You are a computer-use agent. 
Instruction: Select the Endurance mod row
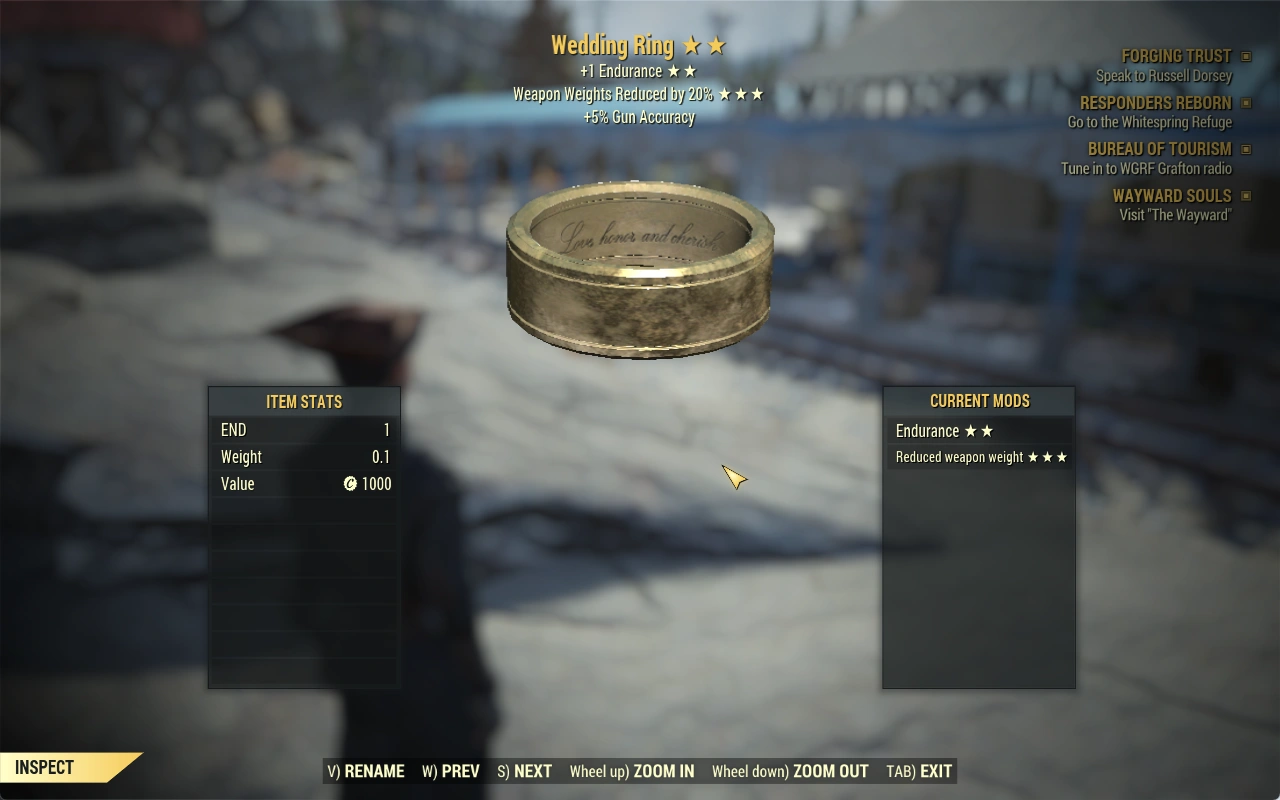point(978,431)
